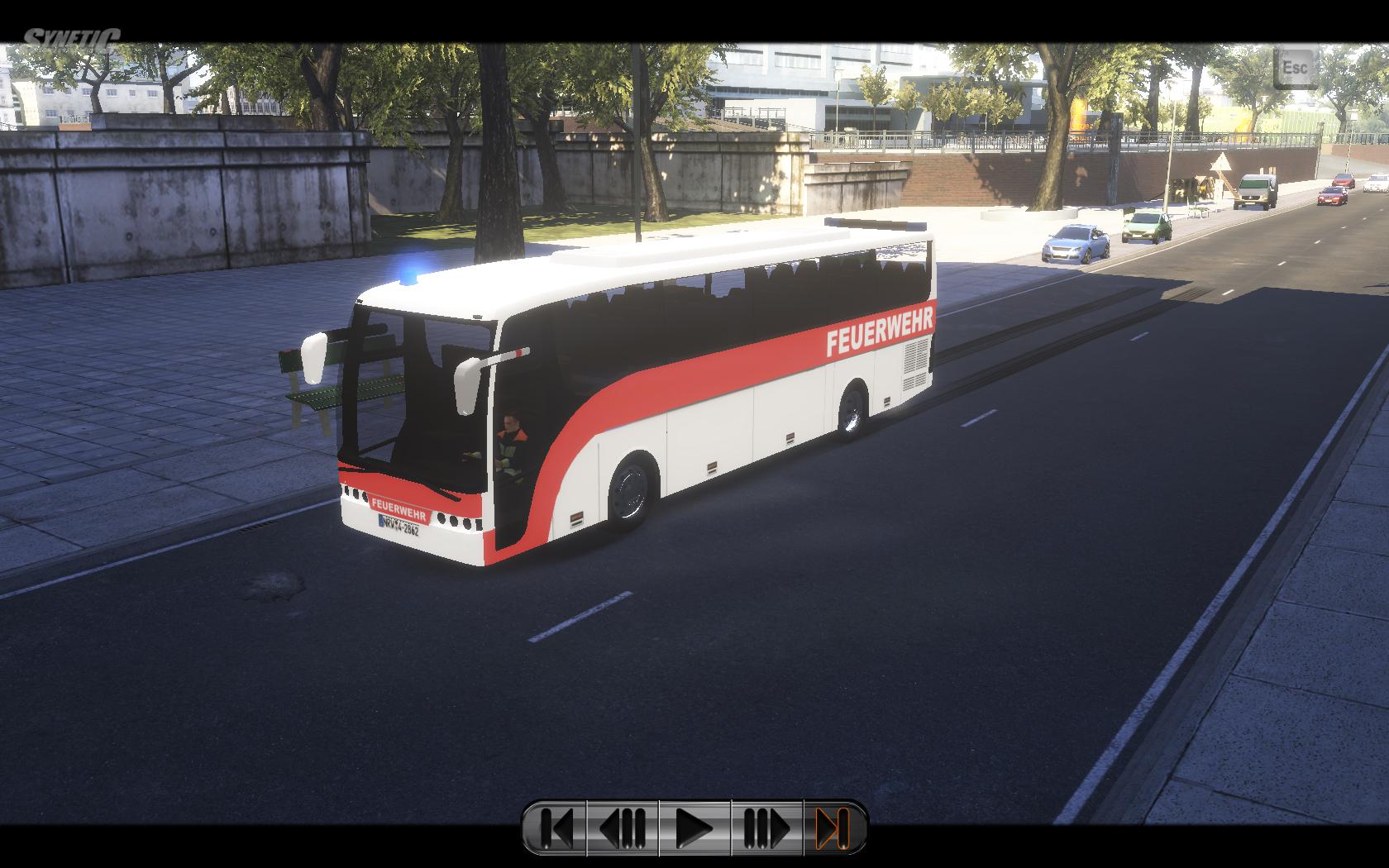Play the replay
Viewport: 1389px width, 868px height.
(x=694, y=827)
